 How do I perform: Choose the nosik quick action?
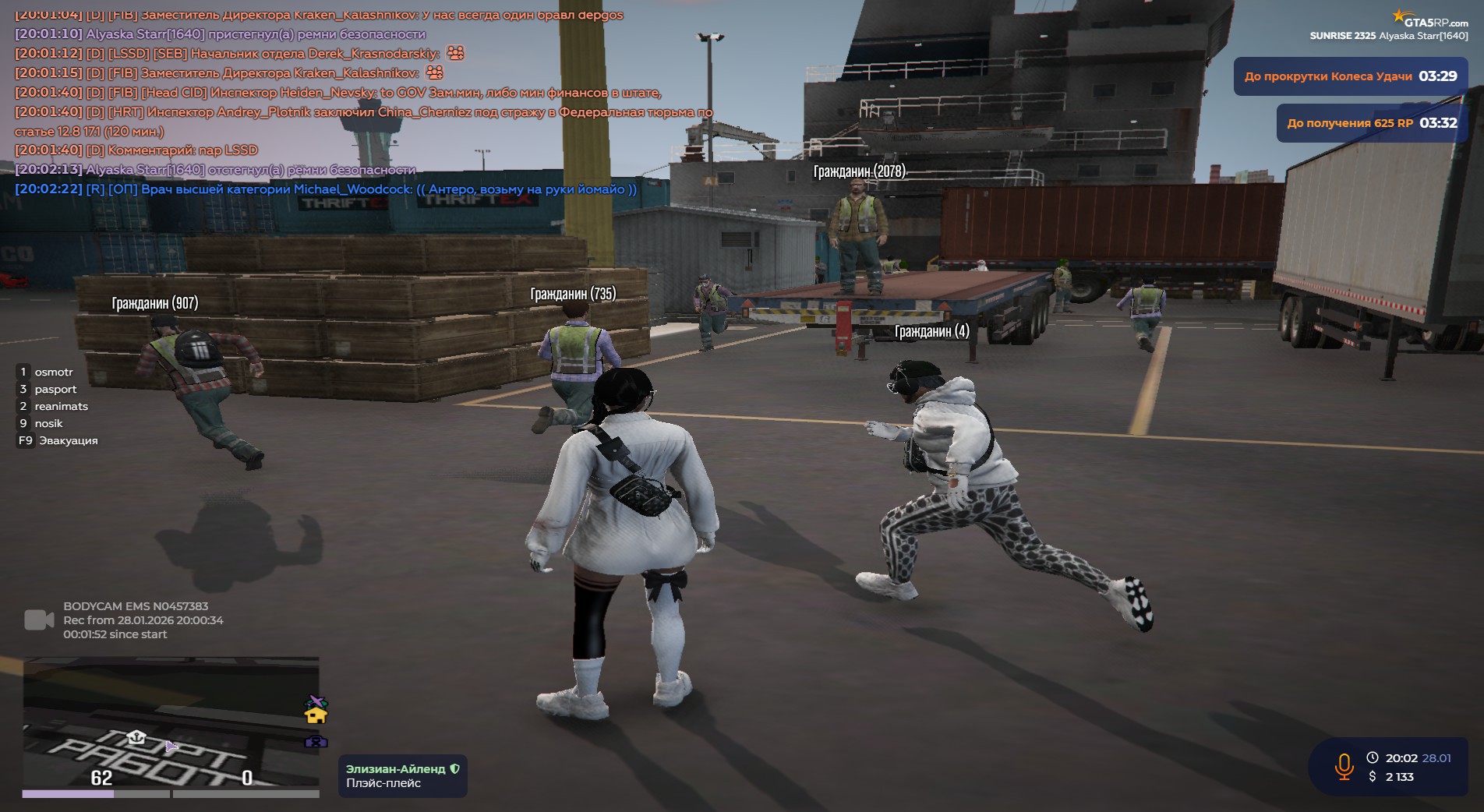point(48,424)
